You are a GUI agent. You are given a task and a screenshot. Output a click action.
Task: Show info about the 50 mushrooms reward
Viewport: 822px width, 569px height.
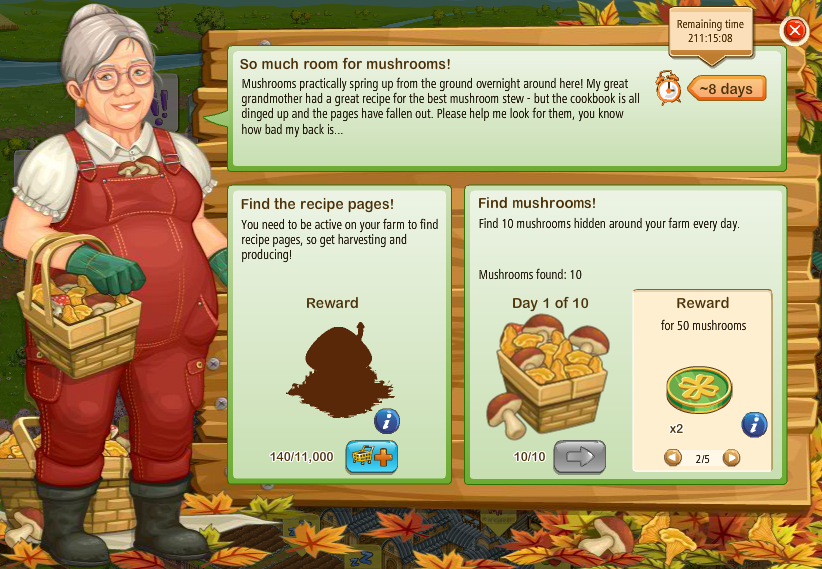point(754,425)
